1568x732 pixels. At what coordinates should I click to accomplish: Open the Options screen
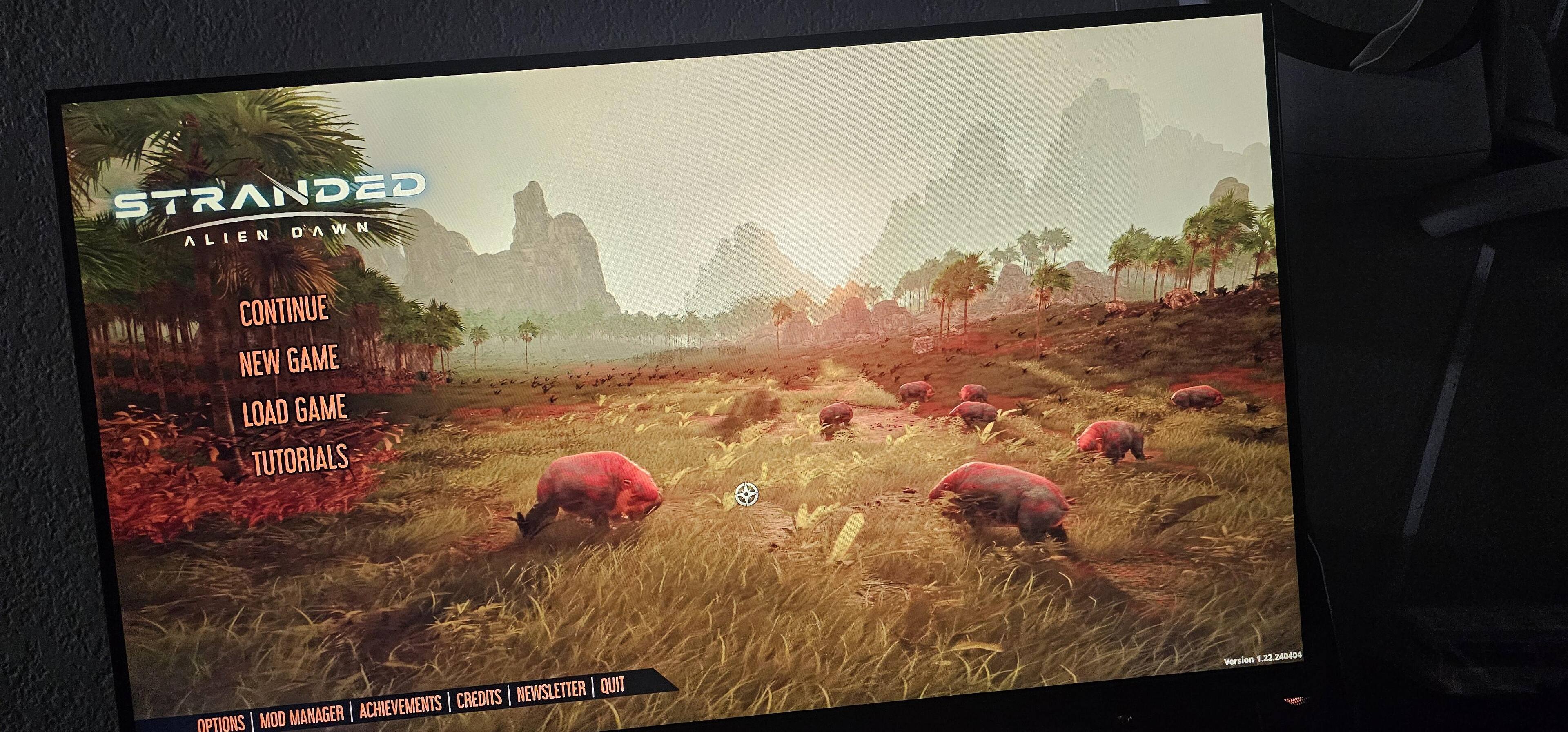coord(220,722)
